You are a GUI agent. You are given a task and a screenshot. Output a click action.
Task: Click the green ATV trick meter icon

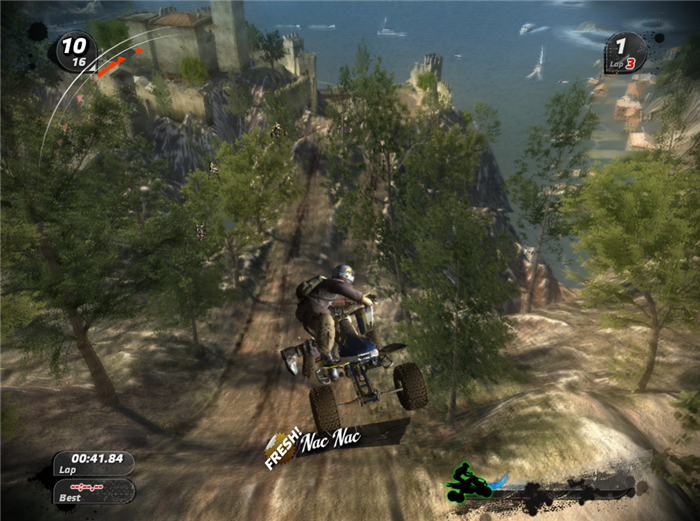coord(469,482)
